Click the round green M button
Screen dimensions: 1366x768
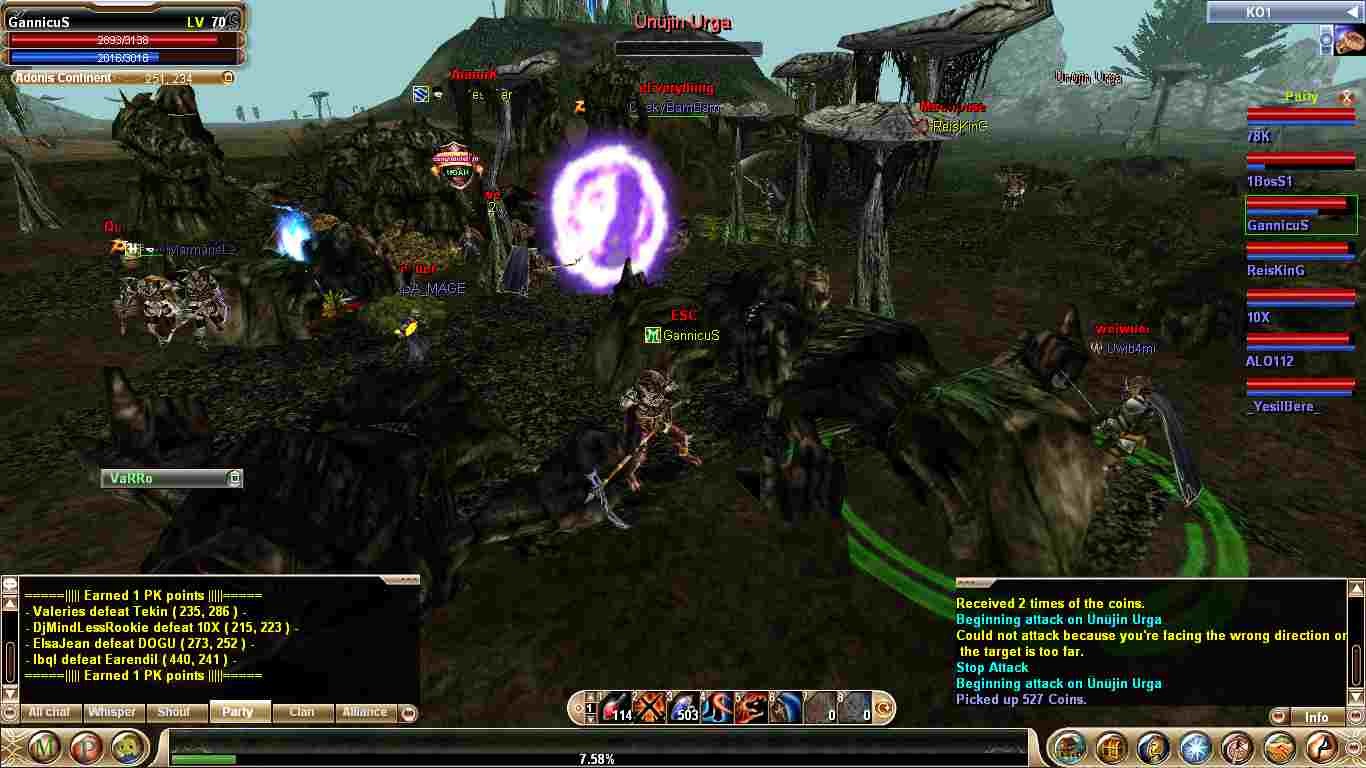44,747
